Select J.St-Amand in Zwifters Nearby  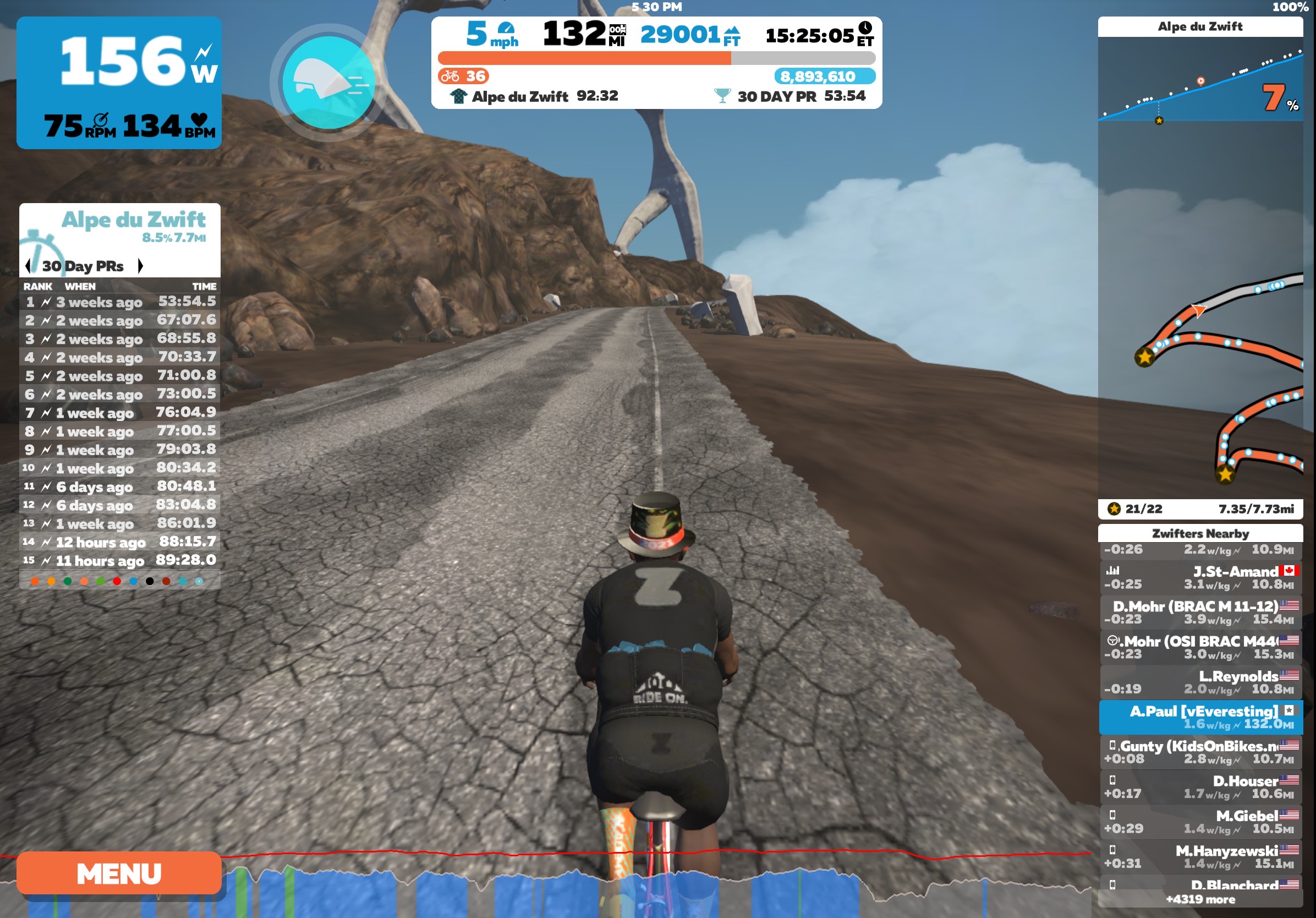1200,577
